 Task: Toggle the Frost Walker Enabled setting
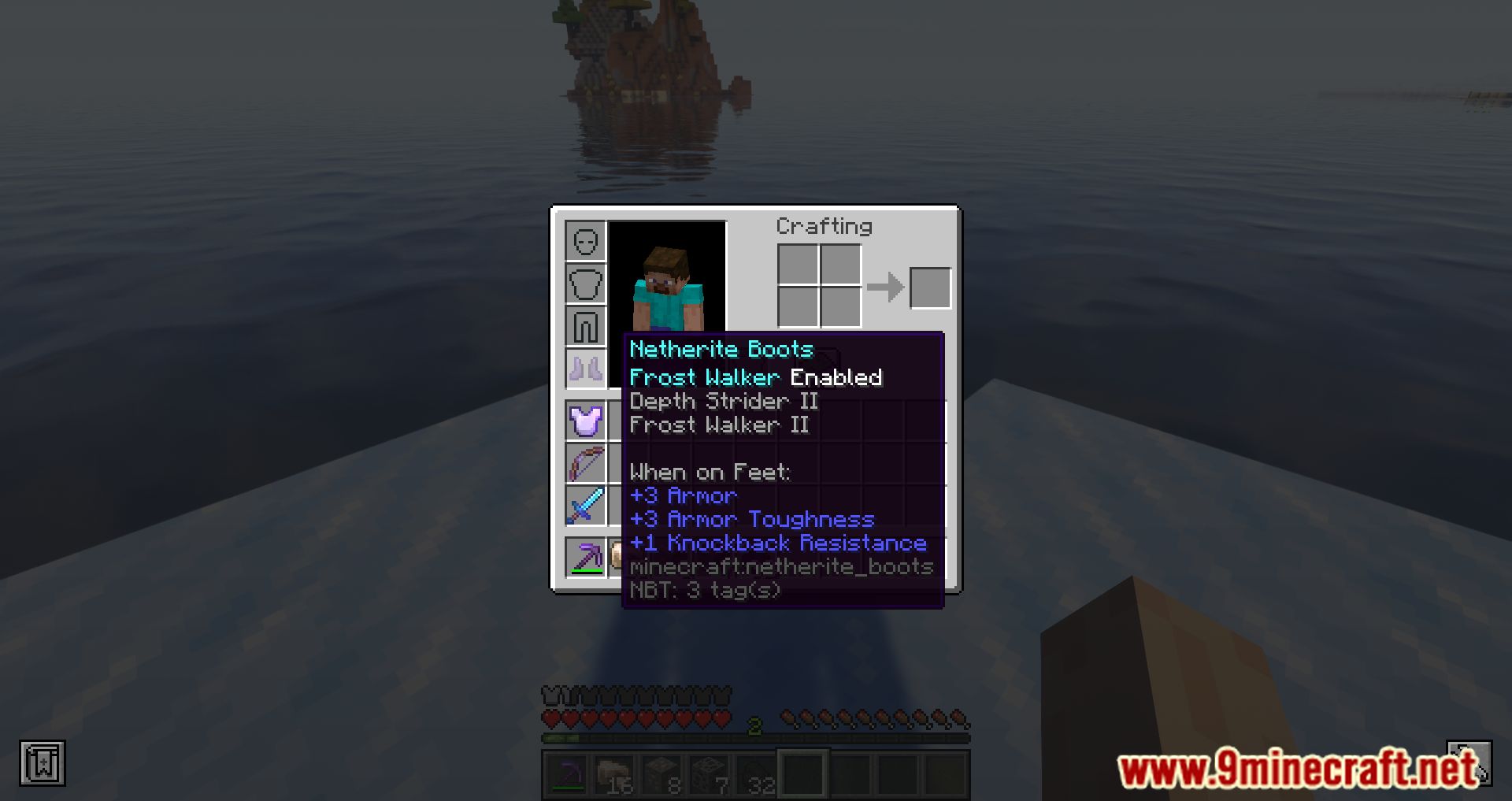(754, 376)
